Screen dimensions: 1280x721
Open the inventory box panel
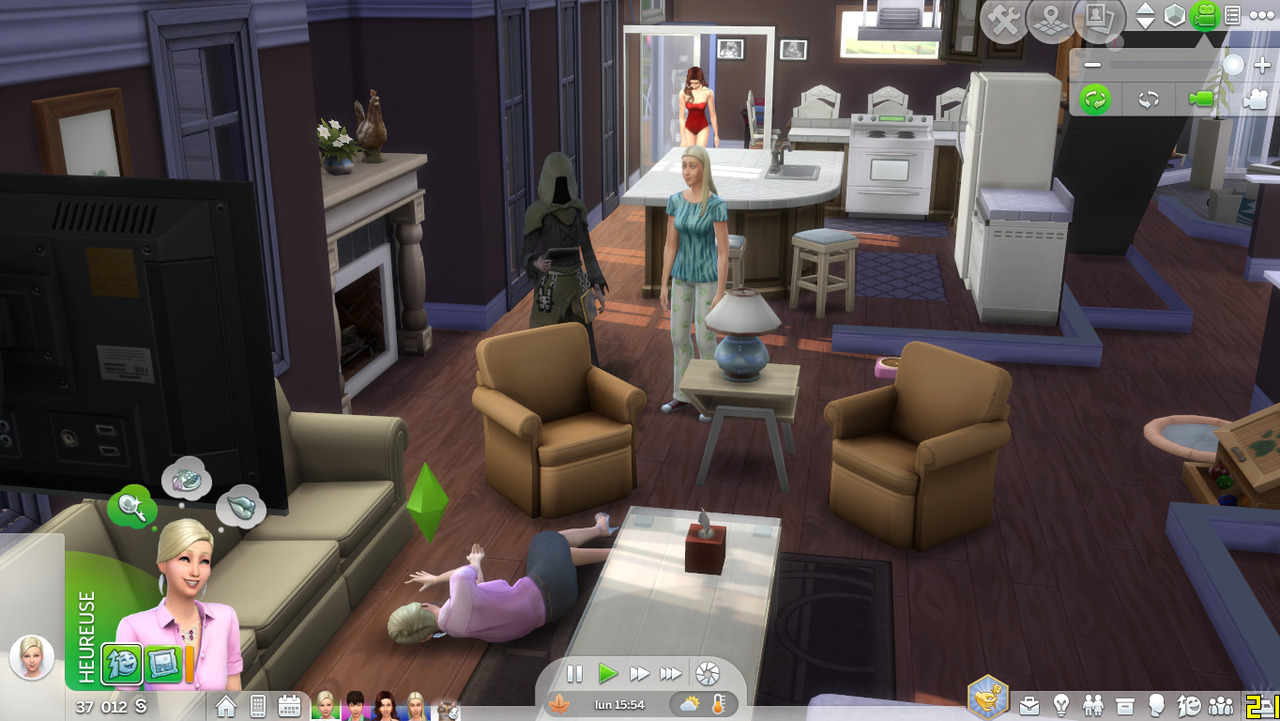1125,706
